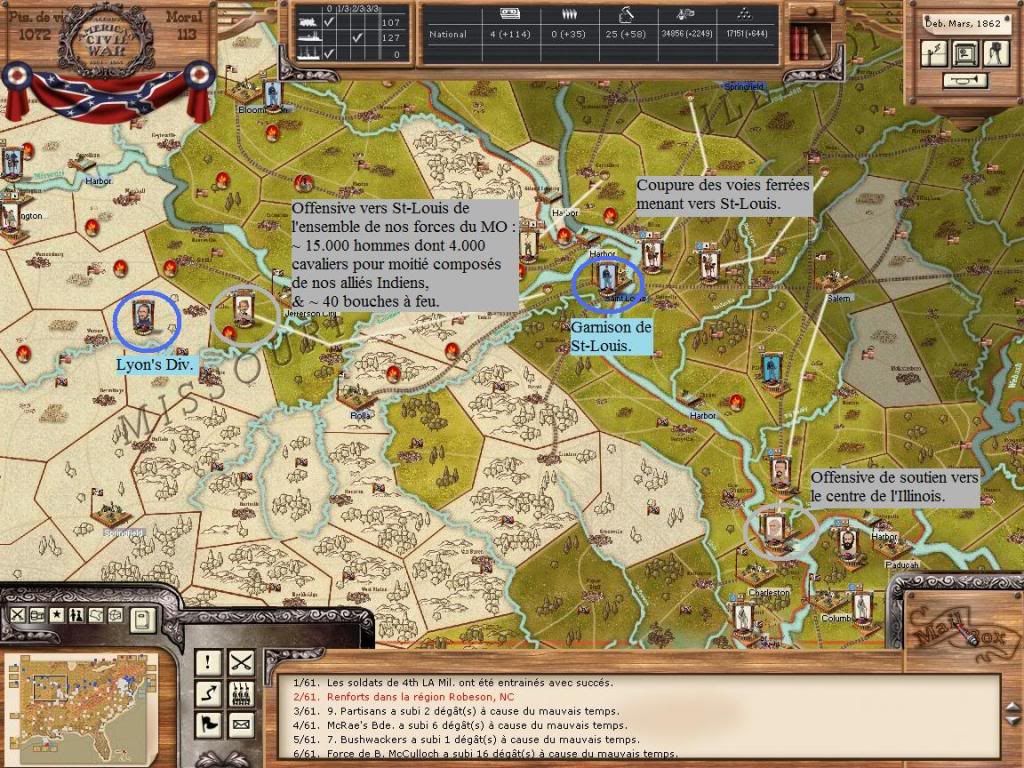Image resolution: width=1024 pixels, height=768 pixels.
Task: Filter the log by crossed sabers battles
Action: (x=241, y=661)
